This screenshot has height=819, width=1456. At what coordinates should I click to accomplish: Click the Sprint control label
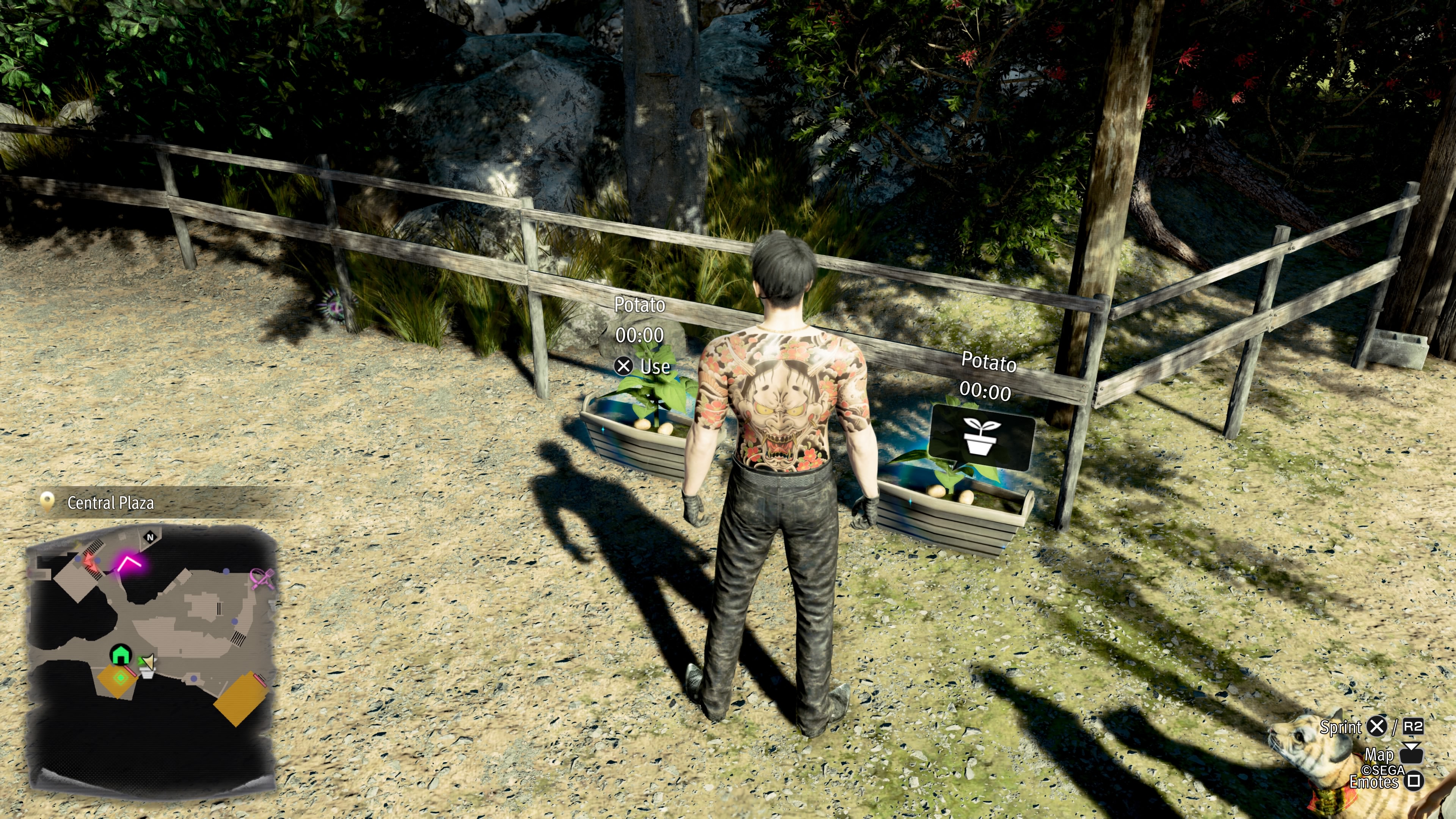click(1341, 728)
